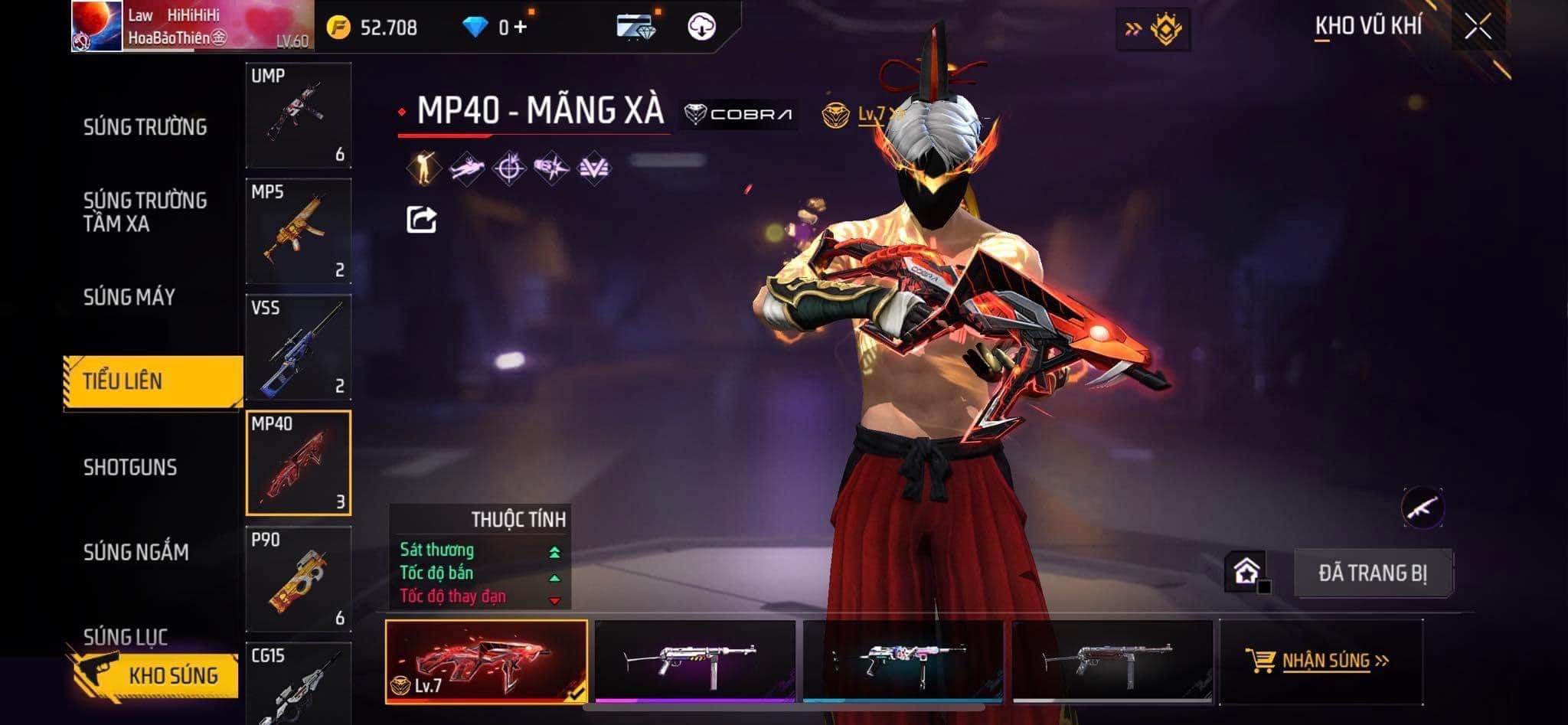Click the Đã Trang Bị button

click(1373, 573)
